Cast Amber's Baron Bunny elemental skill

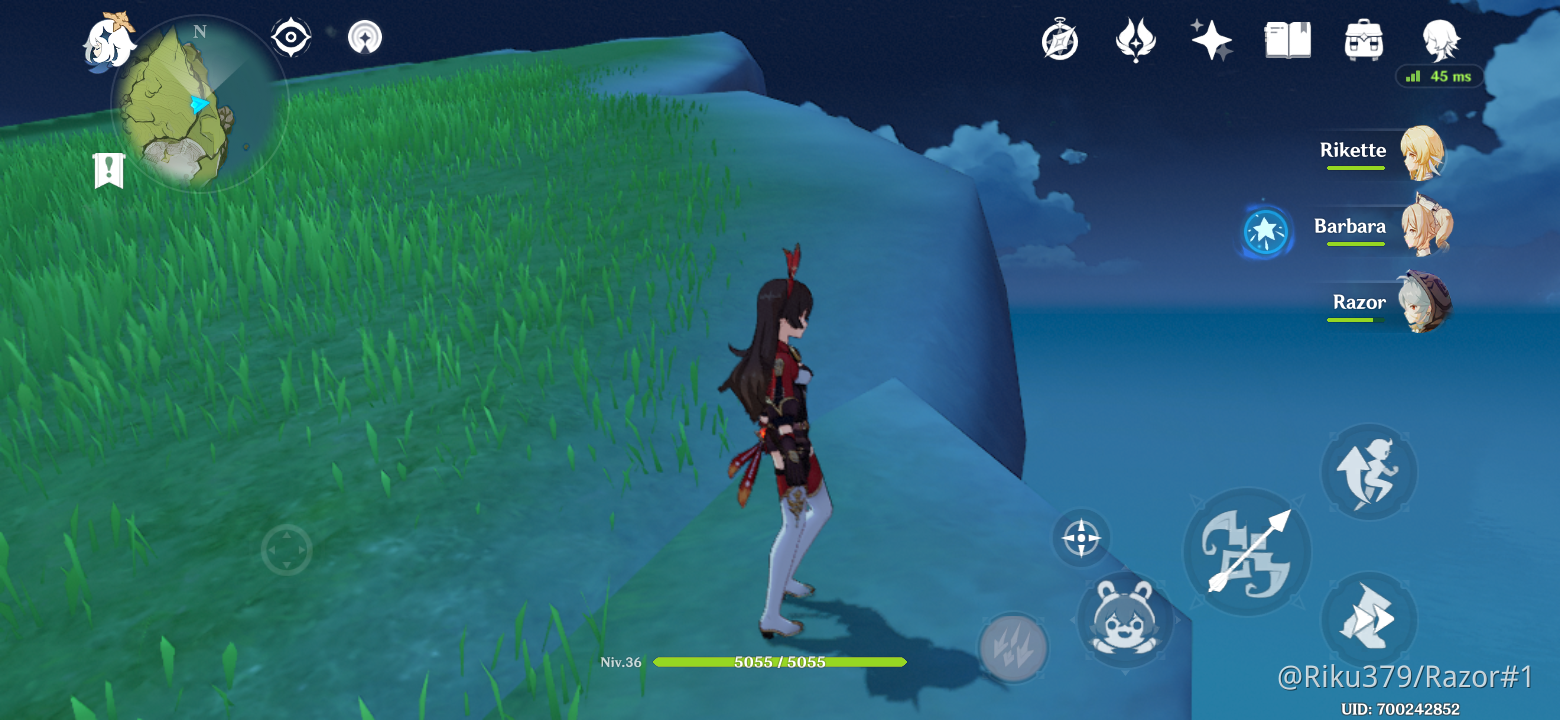[x=1125, y=622]
